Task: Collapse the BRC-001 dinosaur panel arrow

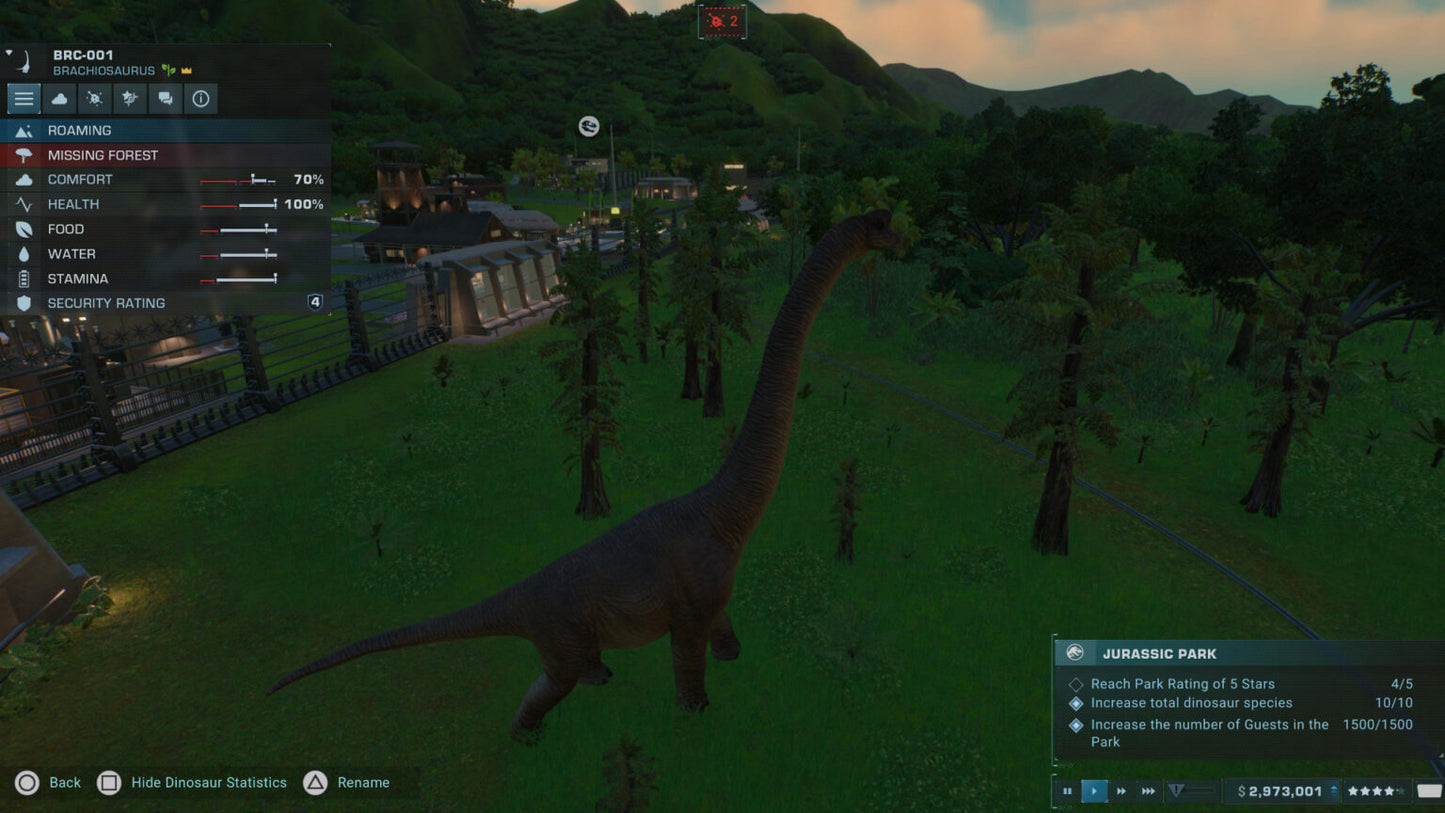Action: click(9, 53)
